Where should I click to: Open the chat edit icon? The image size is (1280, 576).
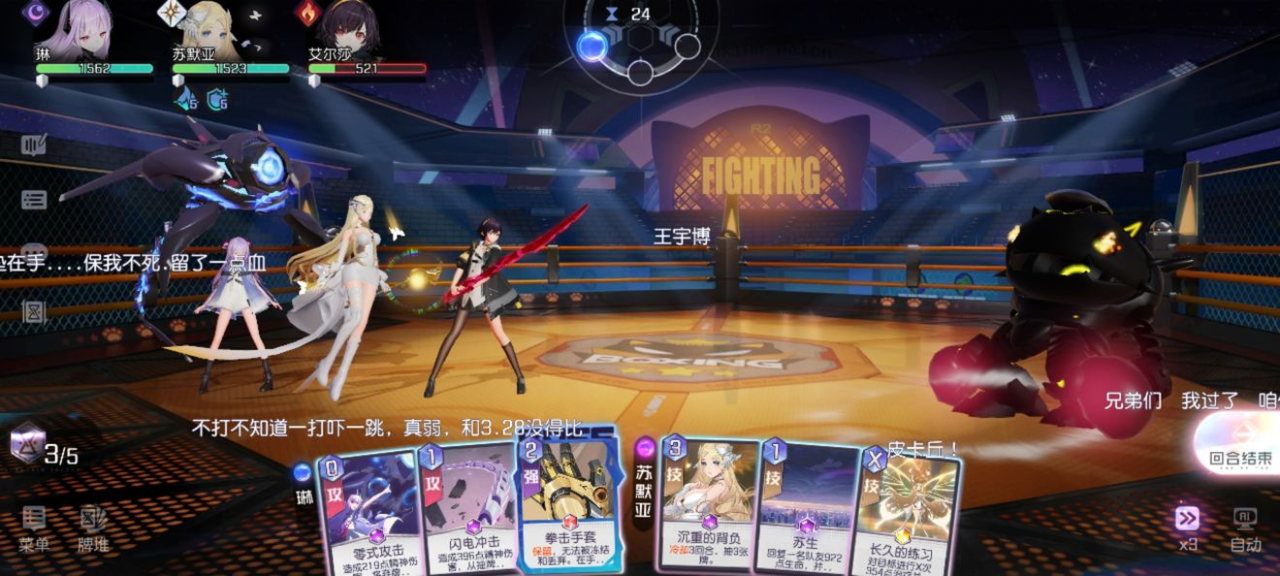coord(34,146)
